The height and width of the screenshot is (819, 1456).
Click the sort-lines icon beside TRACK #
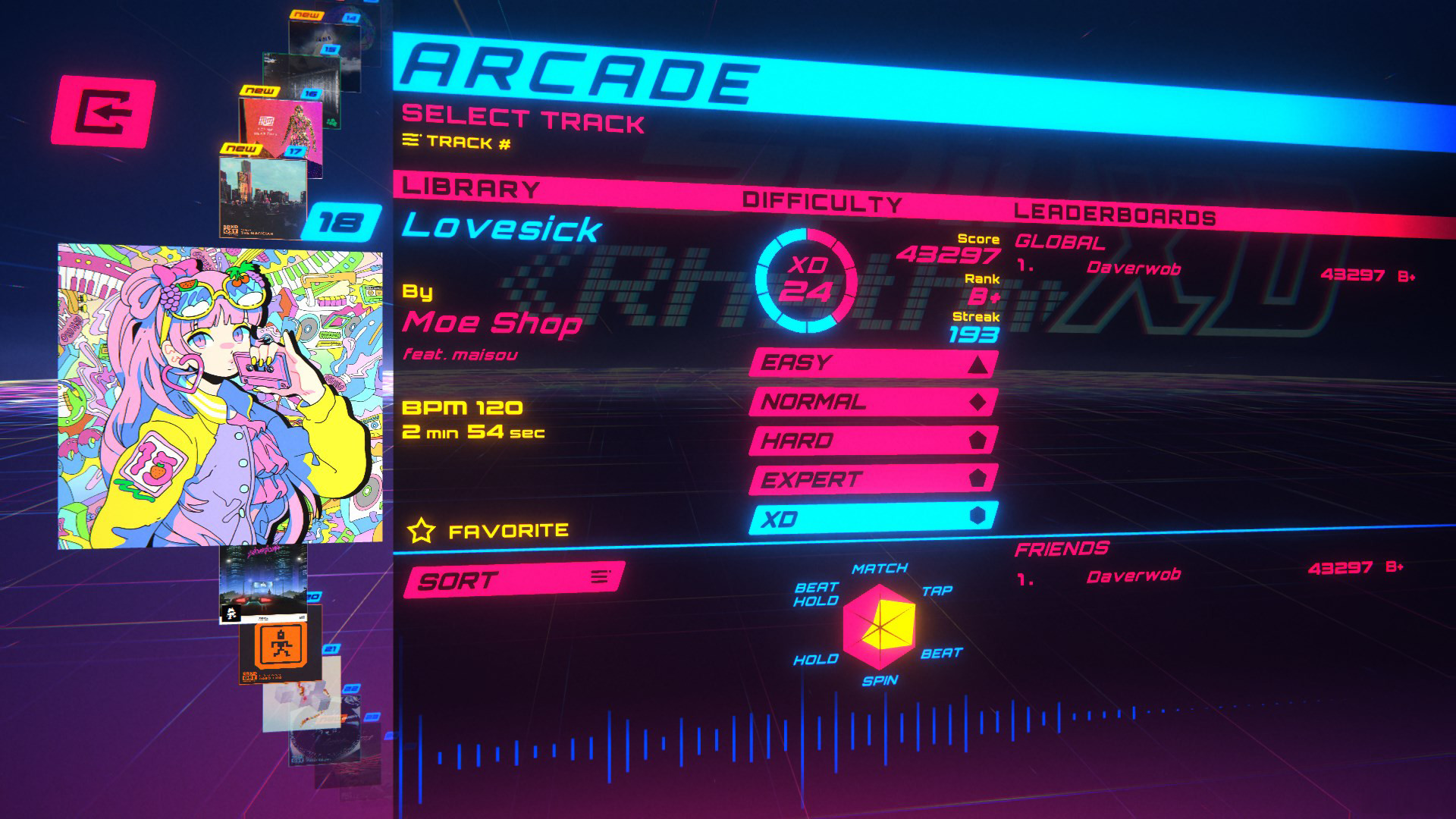point(411,140)
